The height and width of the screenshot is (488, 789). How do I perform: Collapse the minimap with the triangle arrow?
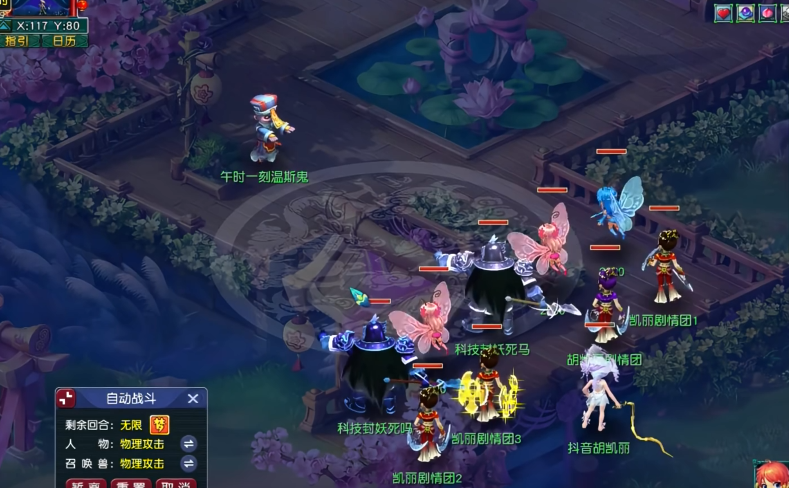click(x=6, y=24)
